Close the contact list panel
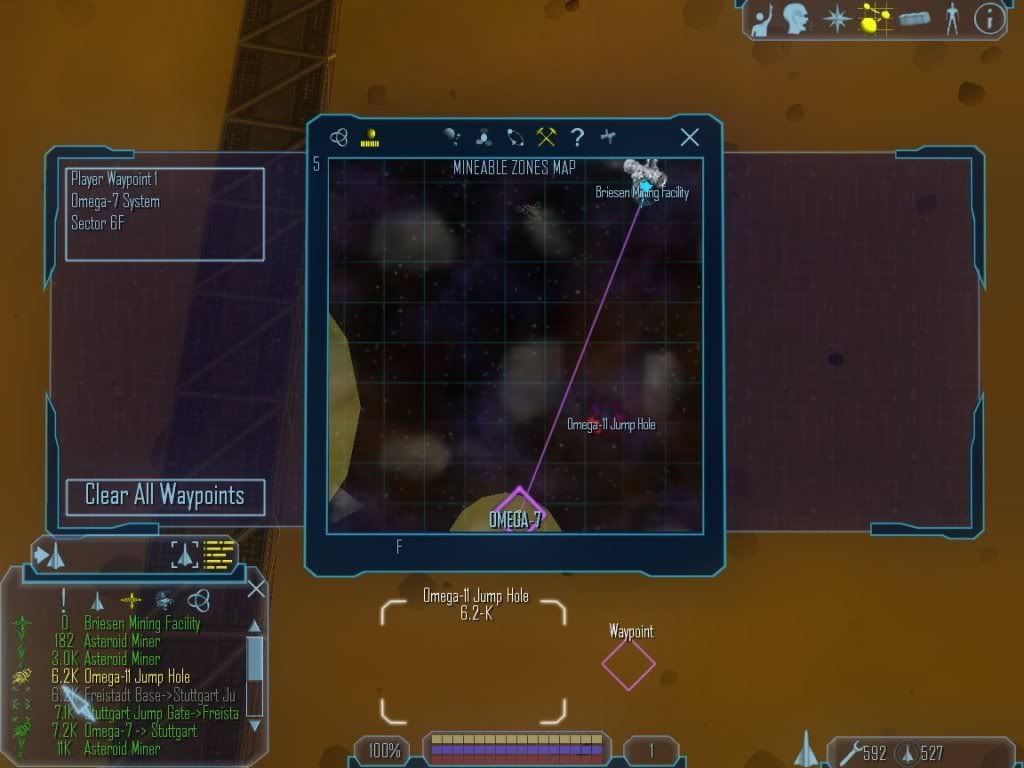The image size is (1024, 768). pyautogui.click(x=256, y=589)
